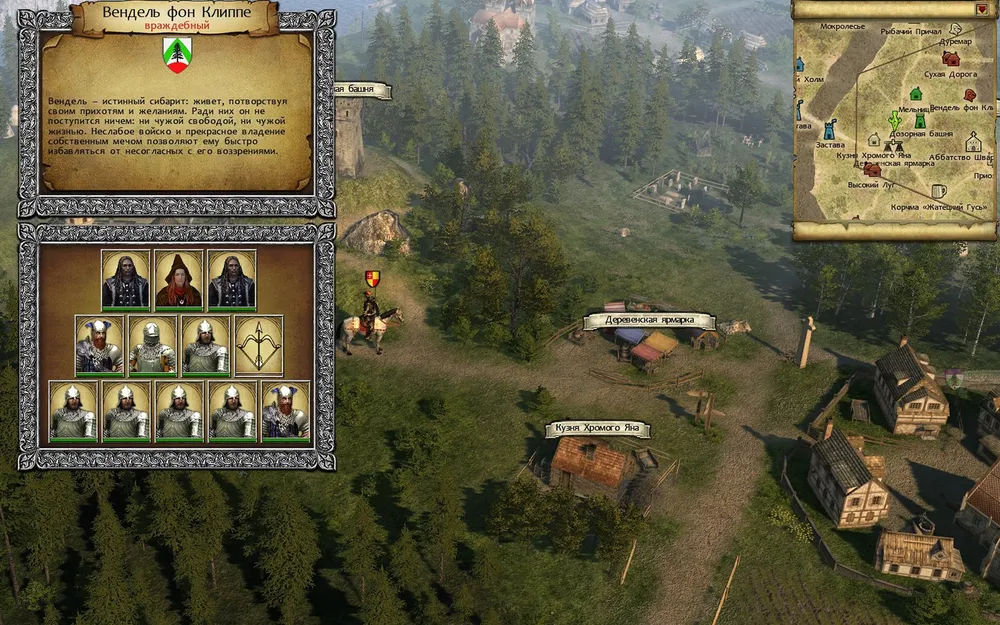This screenshot has height=625, width=1000.
Task: Select the red-hooded woman portrait
Action: pos(180,279)
